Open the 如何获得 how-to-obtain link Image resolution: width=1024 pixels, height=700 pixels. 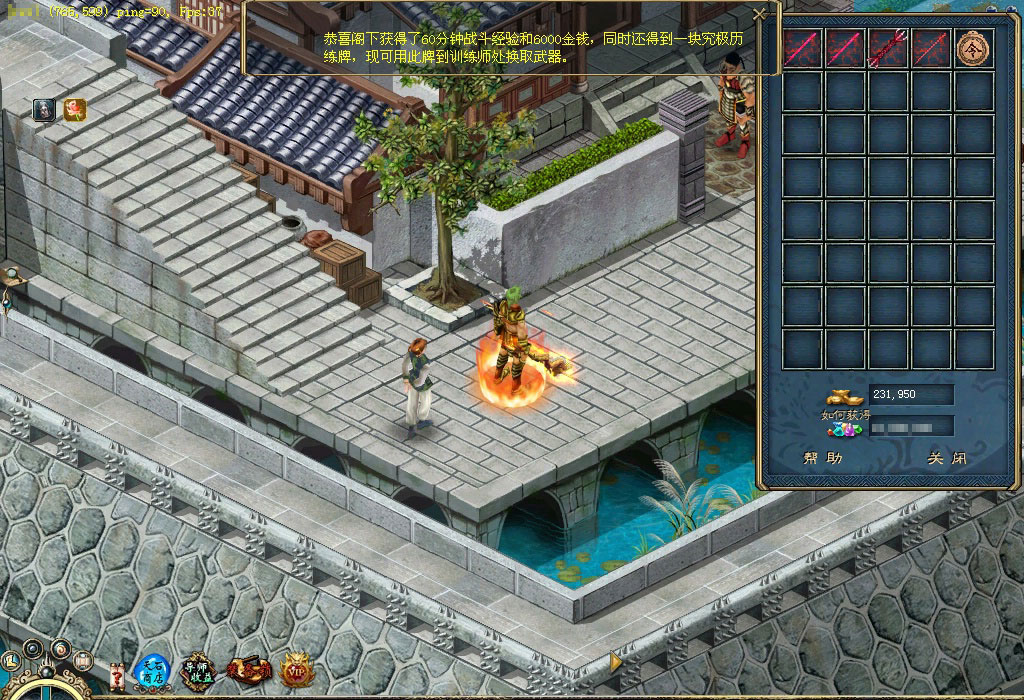pos(839,415)
